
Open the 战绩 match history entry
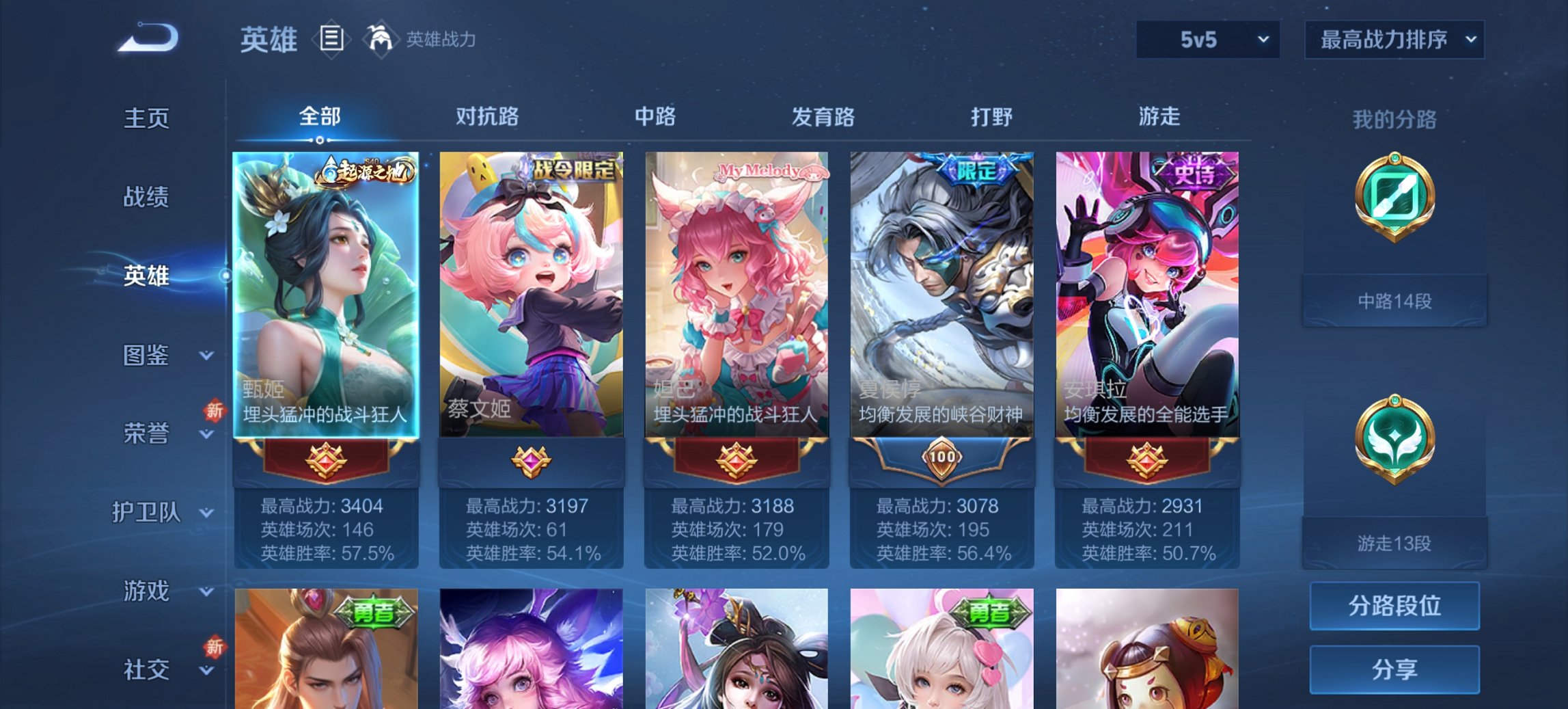click(146, 198)
